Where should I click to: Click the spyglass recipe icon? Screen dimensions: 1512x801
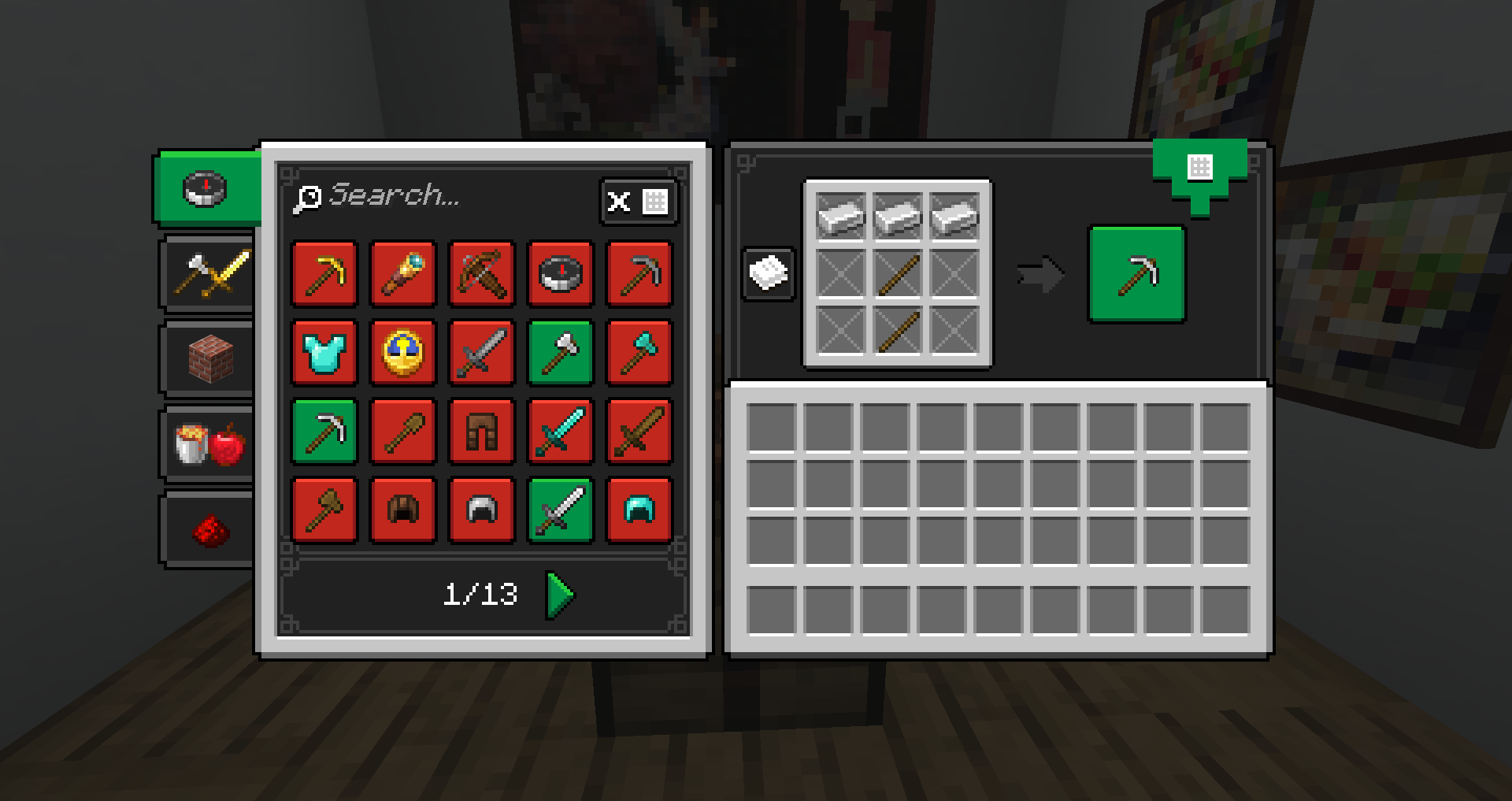click(x=402, y=275)
